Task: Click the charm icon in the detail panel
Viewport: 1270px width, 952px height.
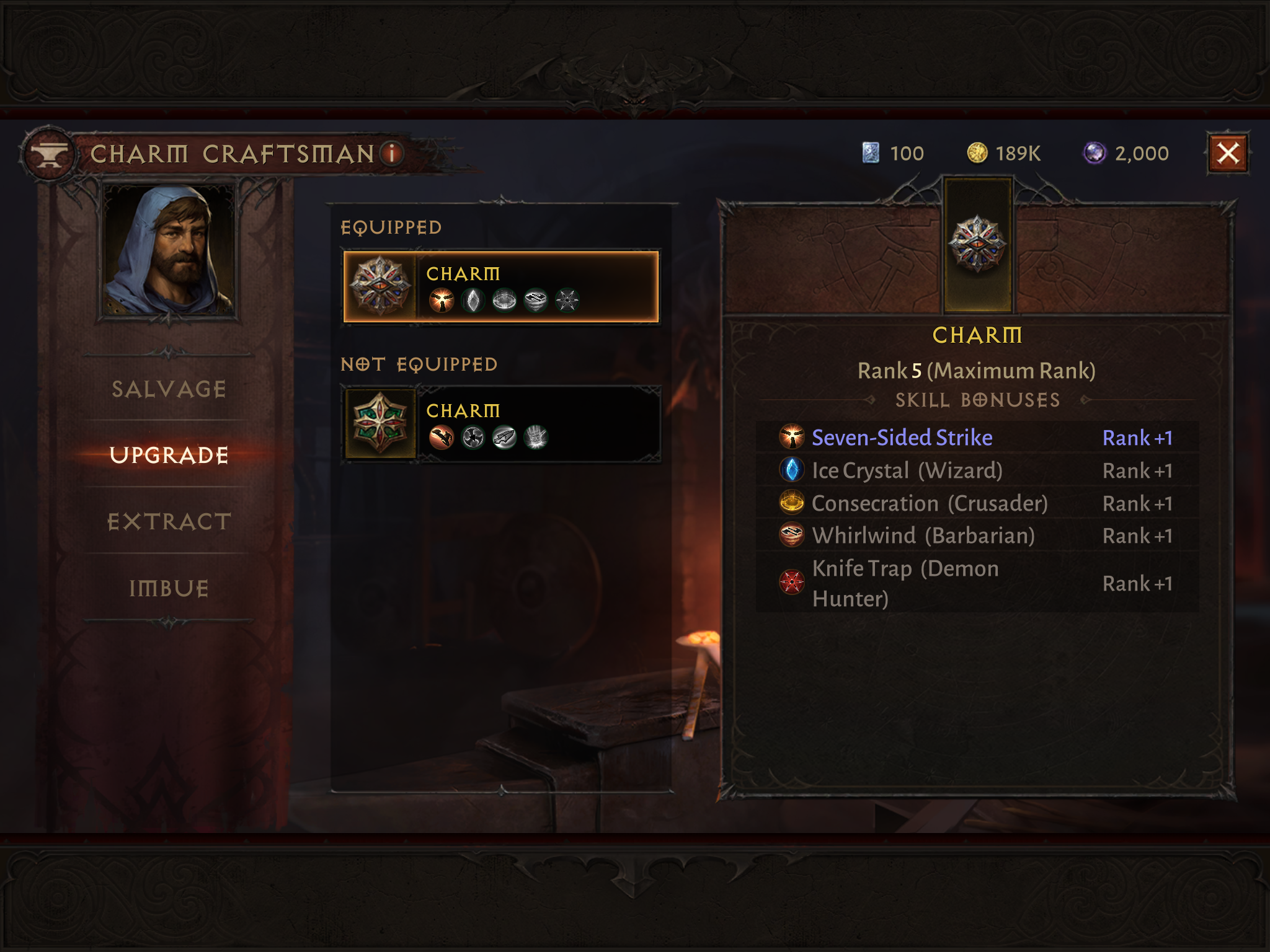Action: (977, 244)
